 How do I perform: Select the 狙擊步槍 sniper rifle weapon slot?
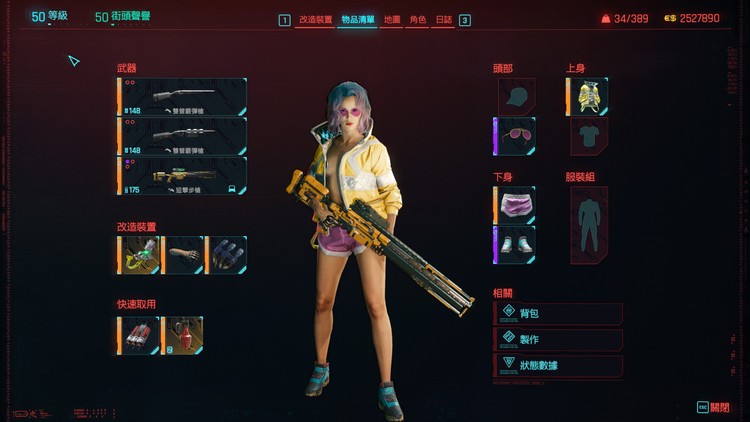pyautogui.click(x=183, y=175)
